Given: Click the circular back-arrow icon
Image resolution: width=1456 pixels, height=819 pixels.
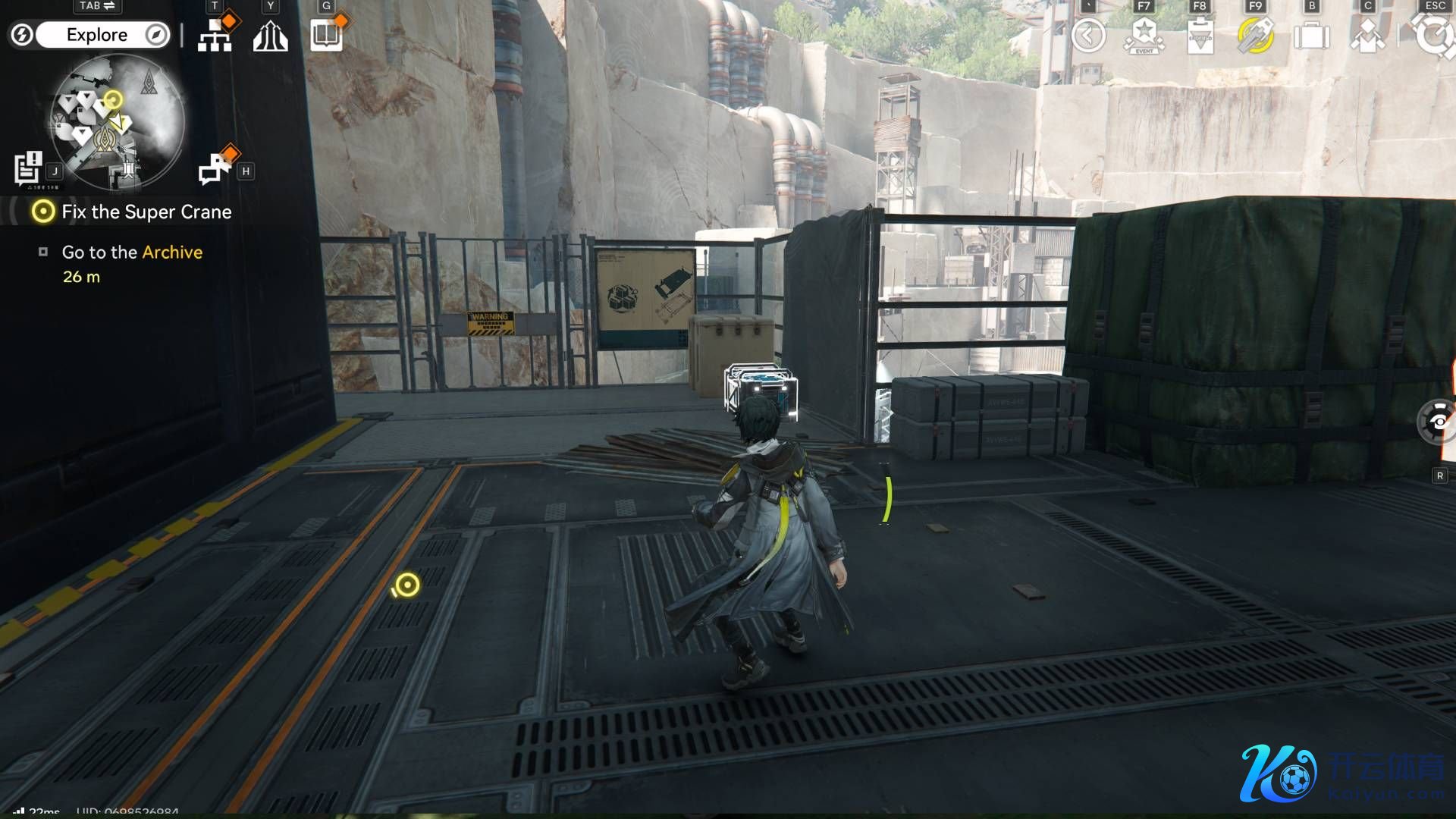Looking at the screenshot, I should point(1088,36).
